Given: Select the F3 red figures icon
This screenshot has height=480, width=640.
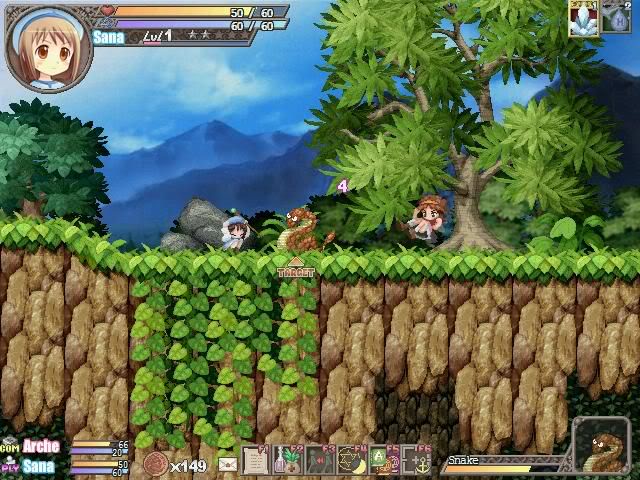Looking at the screenshot, I should (320, 460).
